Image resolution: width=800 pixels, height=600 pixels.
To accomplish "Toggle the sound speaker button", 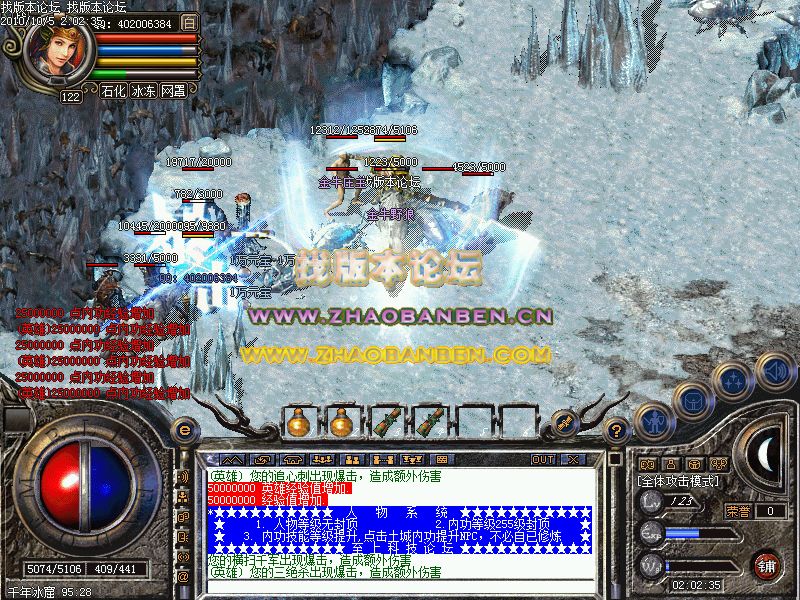I will click(774, 370).
